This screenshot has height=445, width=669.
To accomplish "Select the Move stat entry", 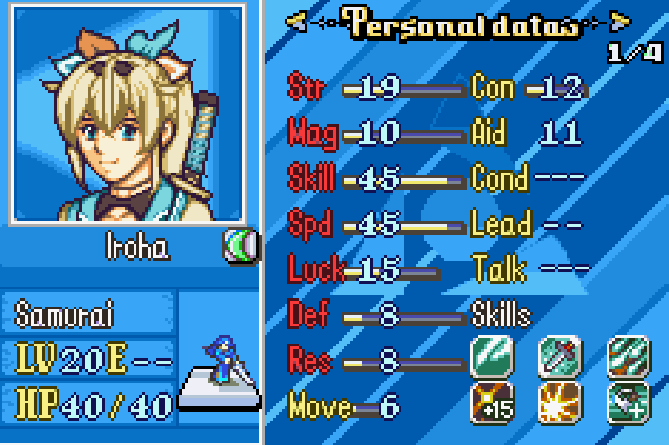I will pyautogui.click(x=320, y=406).
